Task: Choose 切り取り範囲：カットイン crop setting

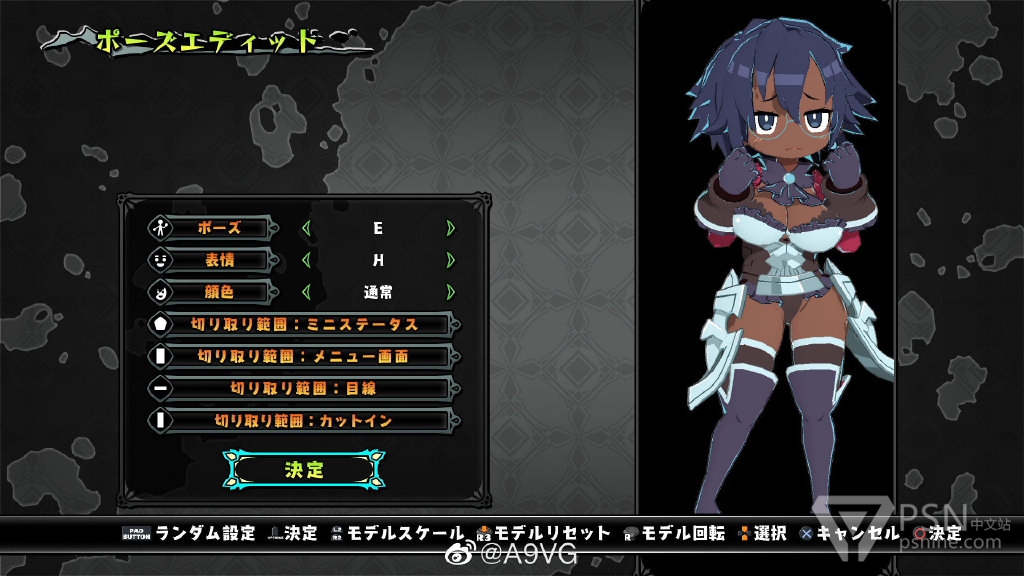Action: pos(304,421)
